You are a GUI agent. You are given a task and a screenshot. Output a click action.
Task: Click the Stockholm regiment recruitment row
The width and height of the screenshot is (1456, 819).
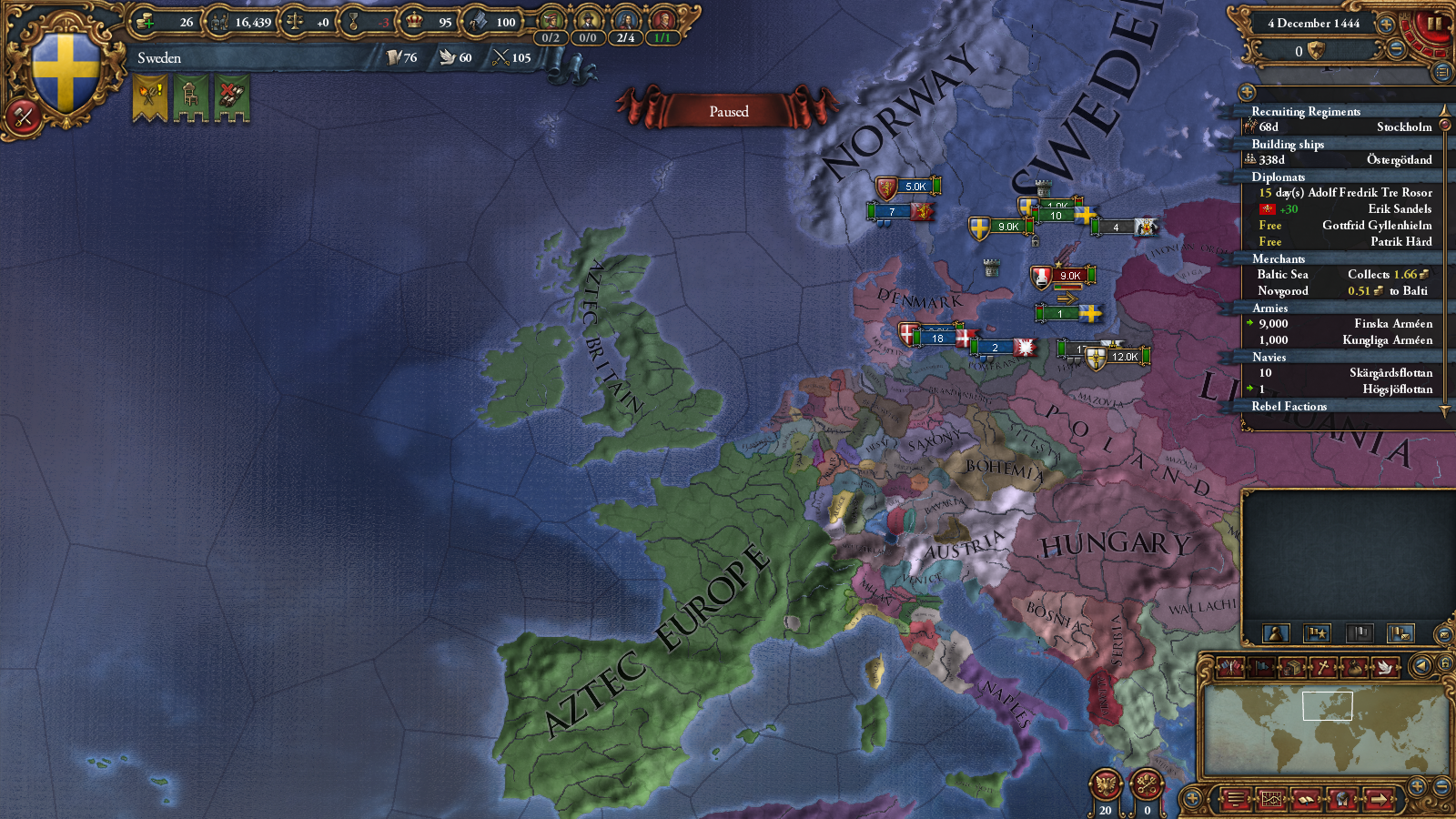pyautogui.click(x=1345, y=127)
